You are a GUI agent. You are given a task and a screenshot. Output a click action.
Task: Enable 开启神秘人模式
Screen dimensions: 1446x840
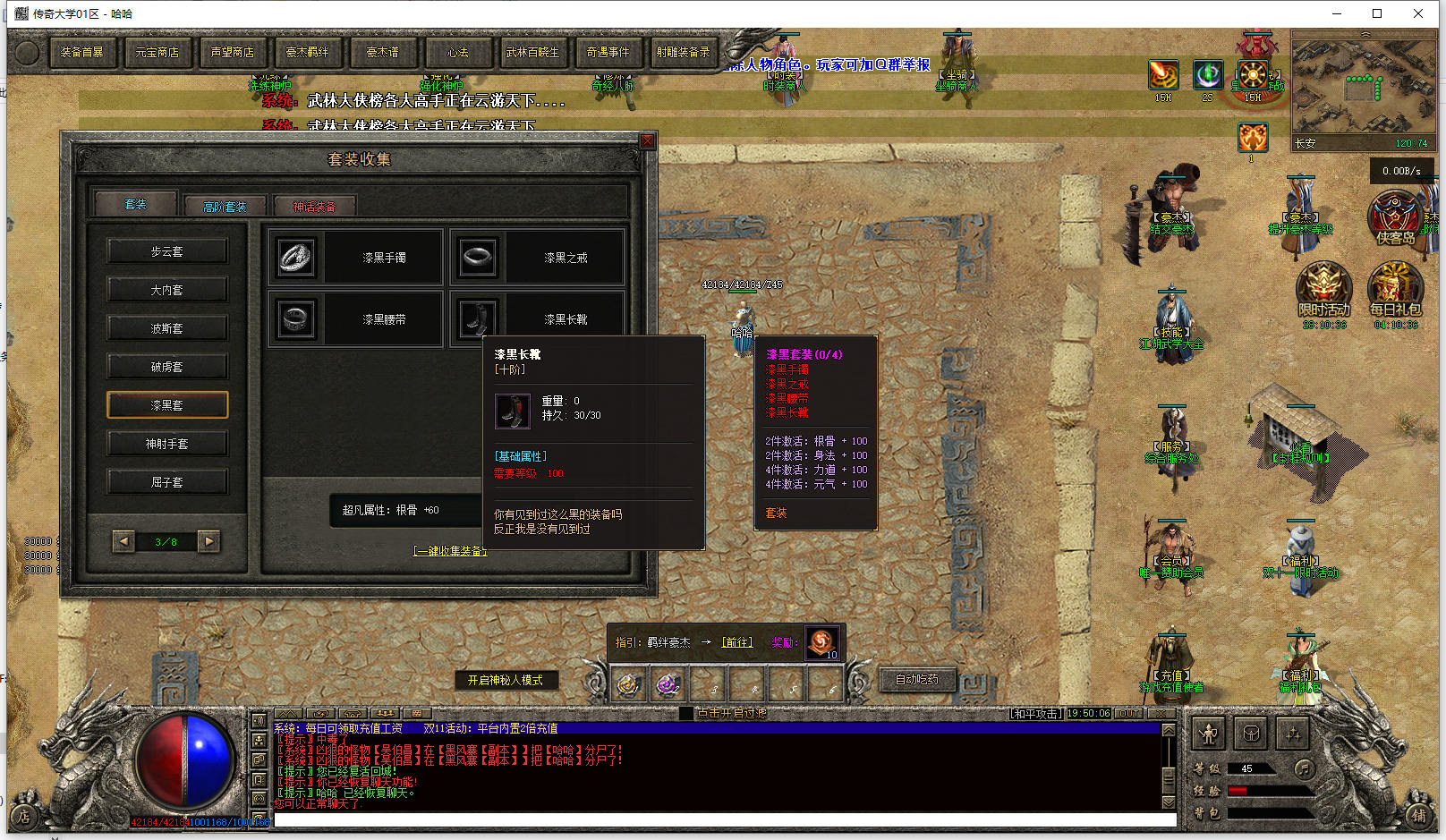coord(506,680)
